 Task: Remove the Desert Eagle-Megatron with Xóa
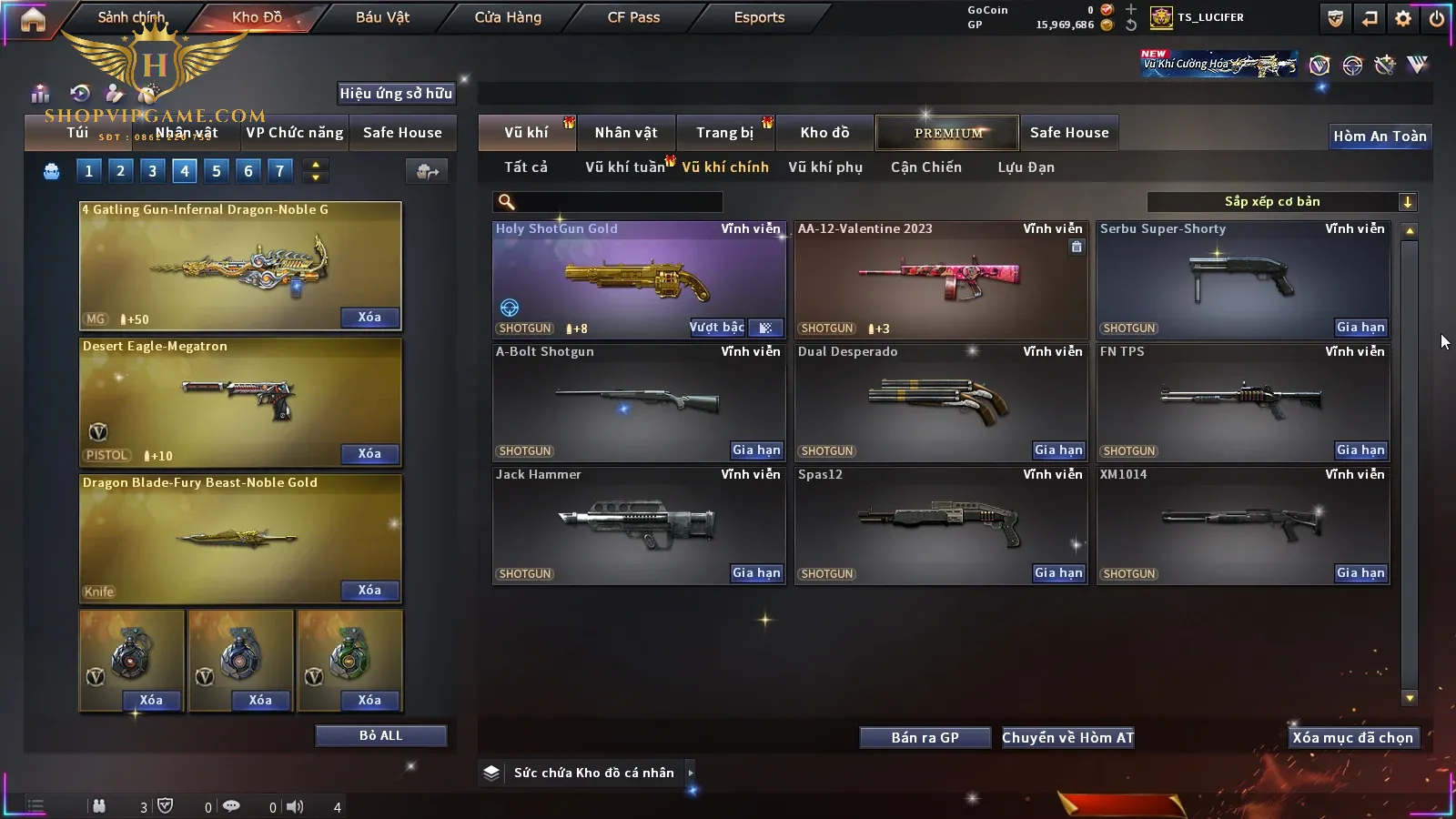[369, 454]
